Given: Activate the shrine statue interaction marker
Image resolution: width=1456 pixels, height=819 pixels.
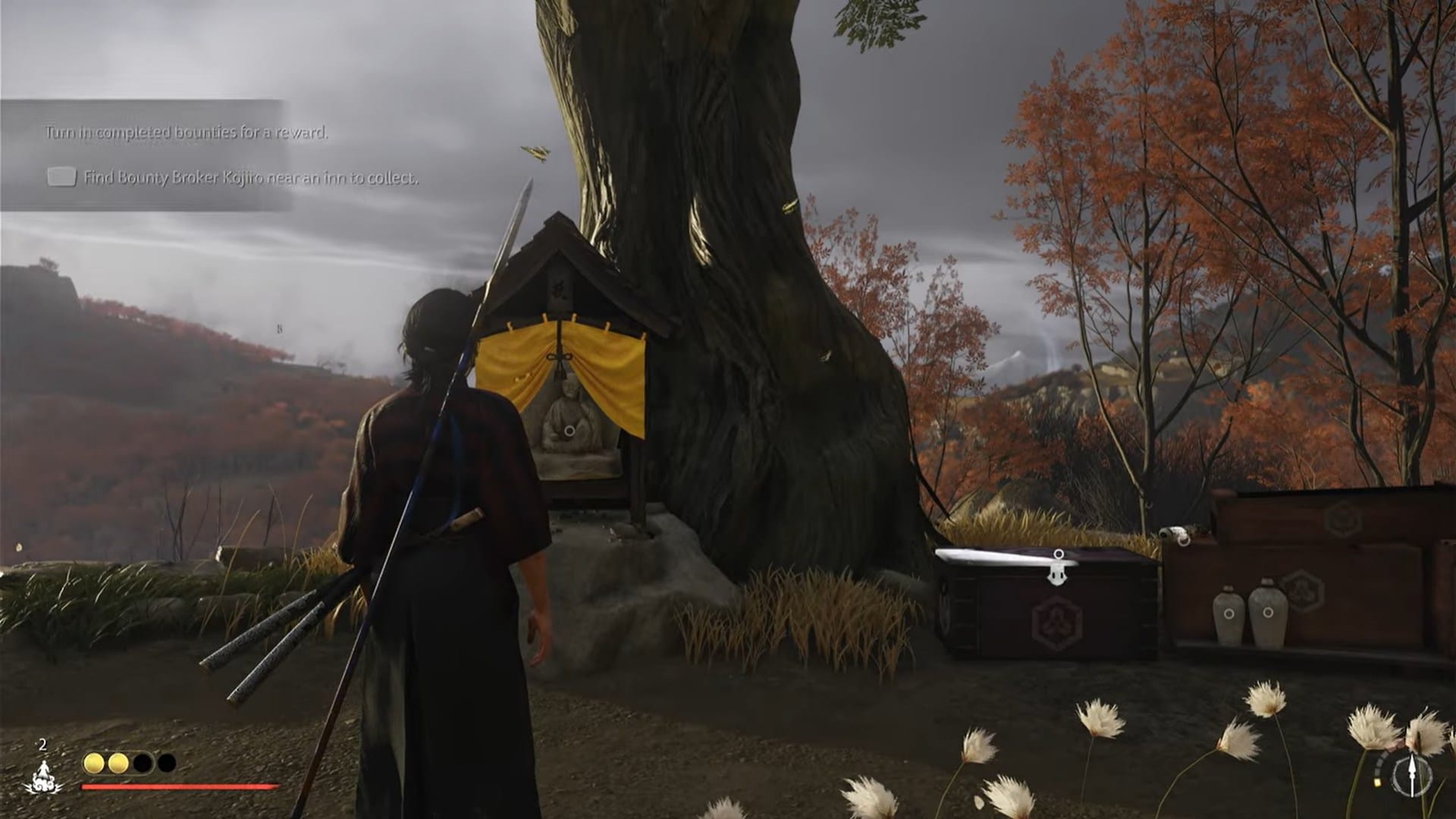Looking at the screenshot, I should coord(569,431).
